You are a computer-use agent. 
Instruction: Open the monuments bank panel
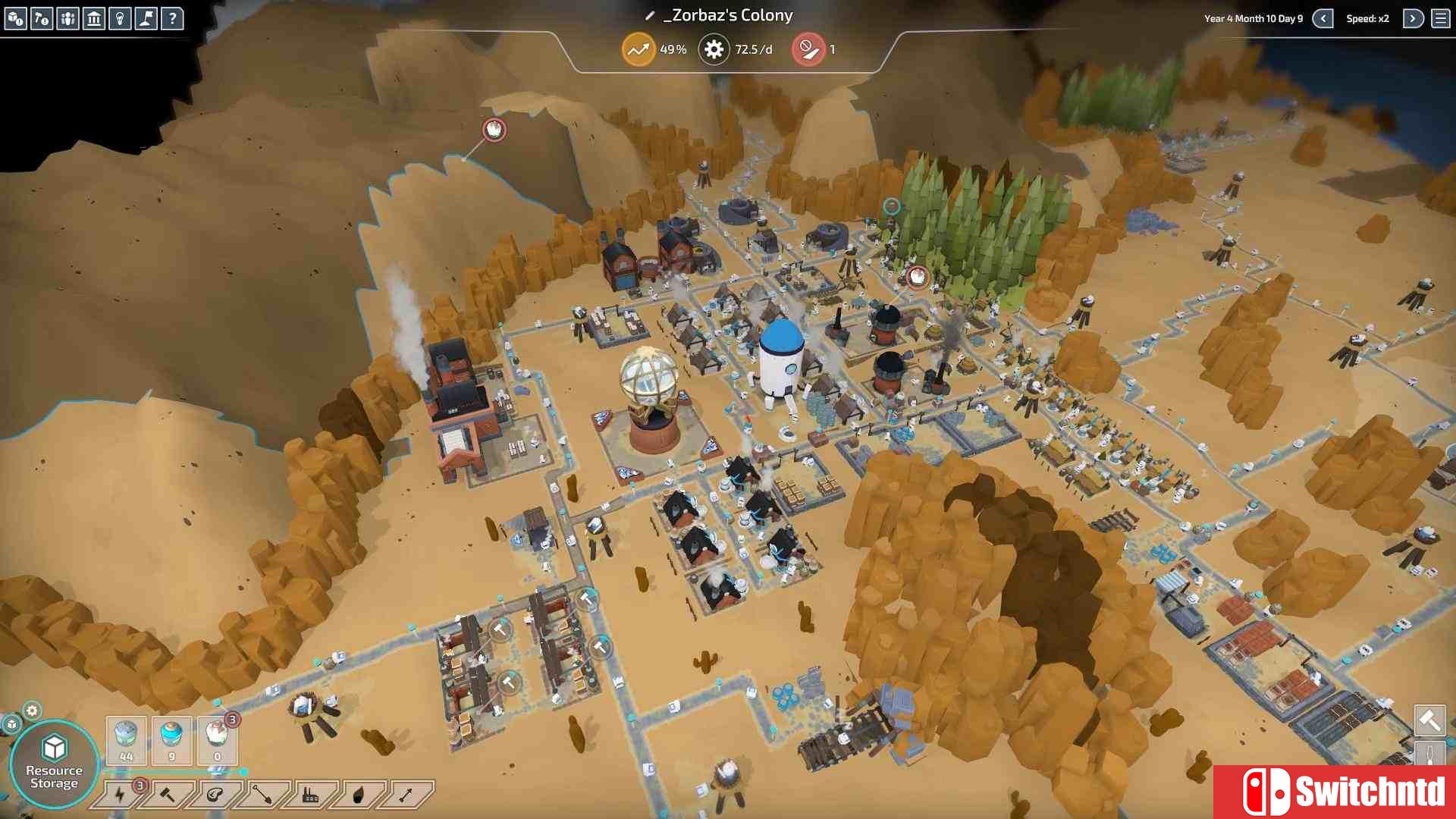(x=94, y=19)
